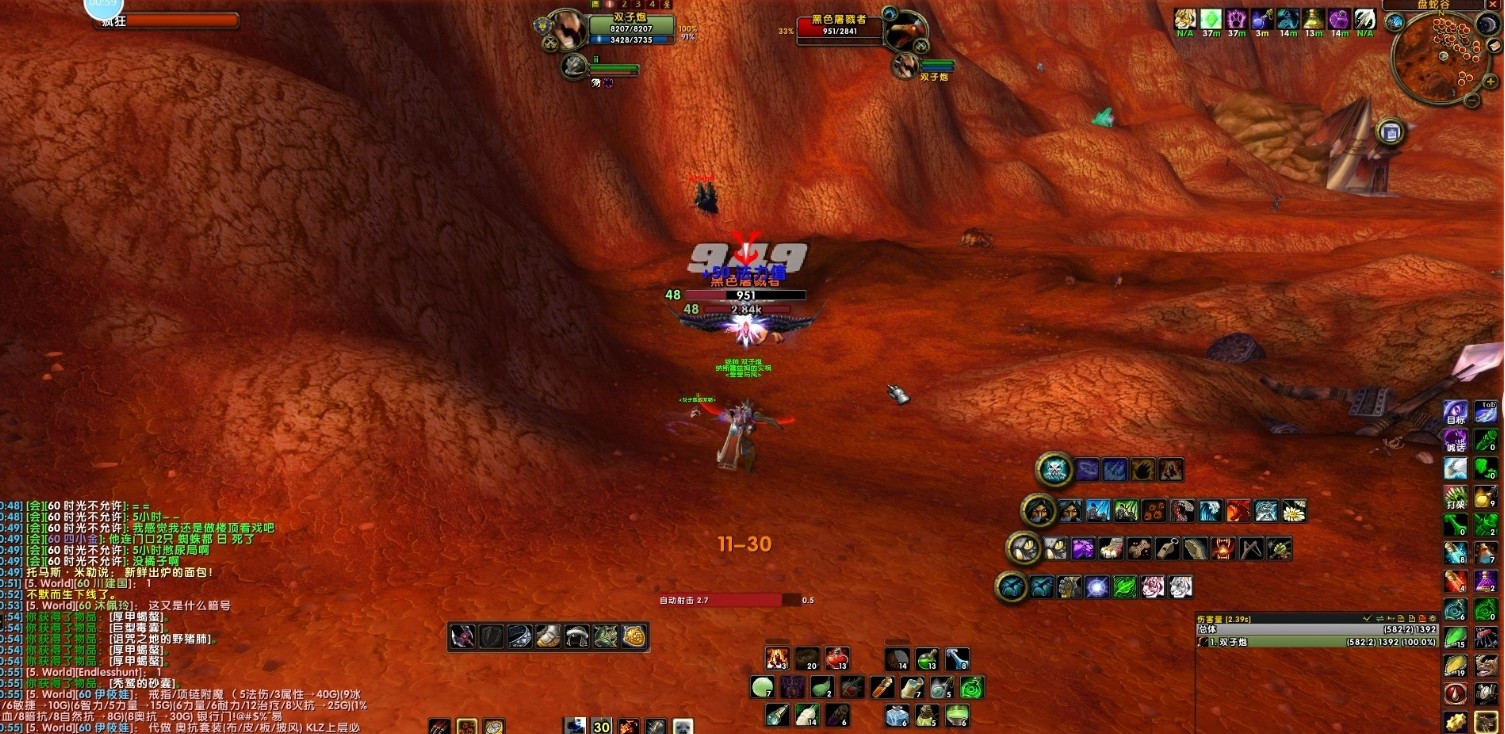Close the minimap with the X button

1494,5
